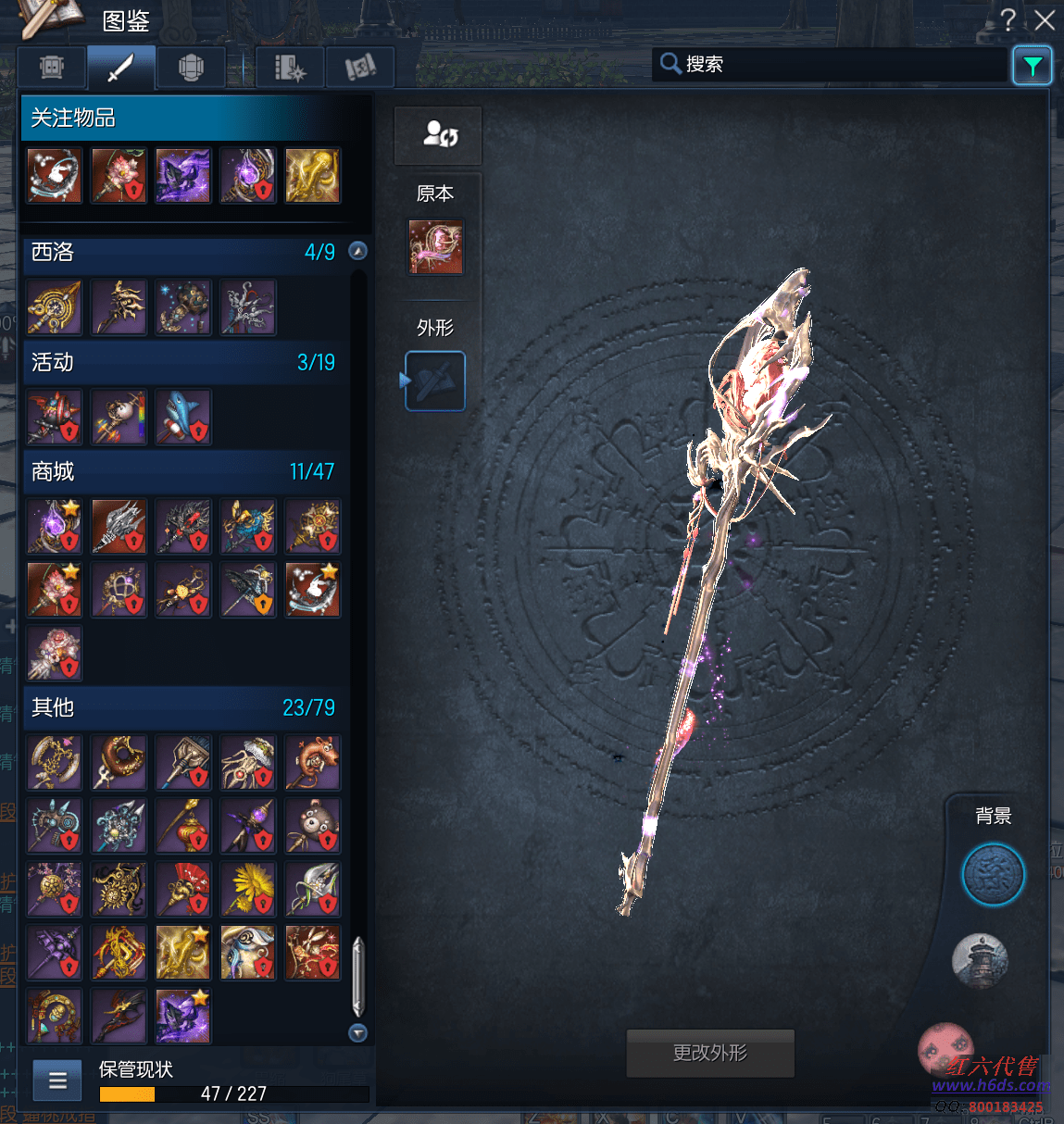Open the three-line list menu button

coord(57,1080)
